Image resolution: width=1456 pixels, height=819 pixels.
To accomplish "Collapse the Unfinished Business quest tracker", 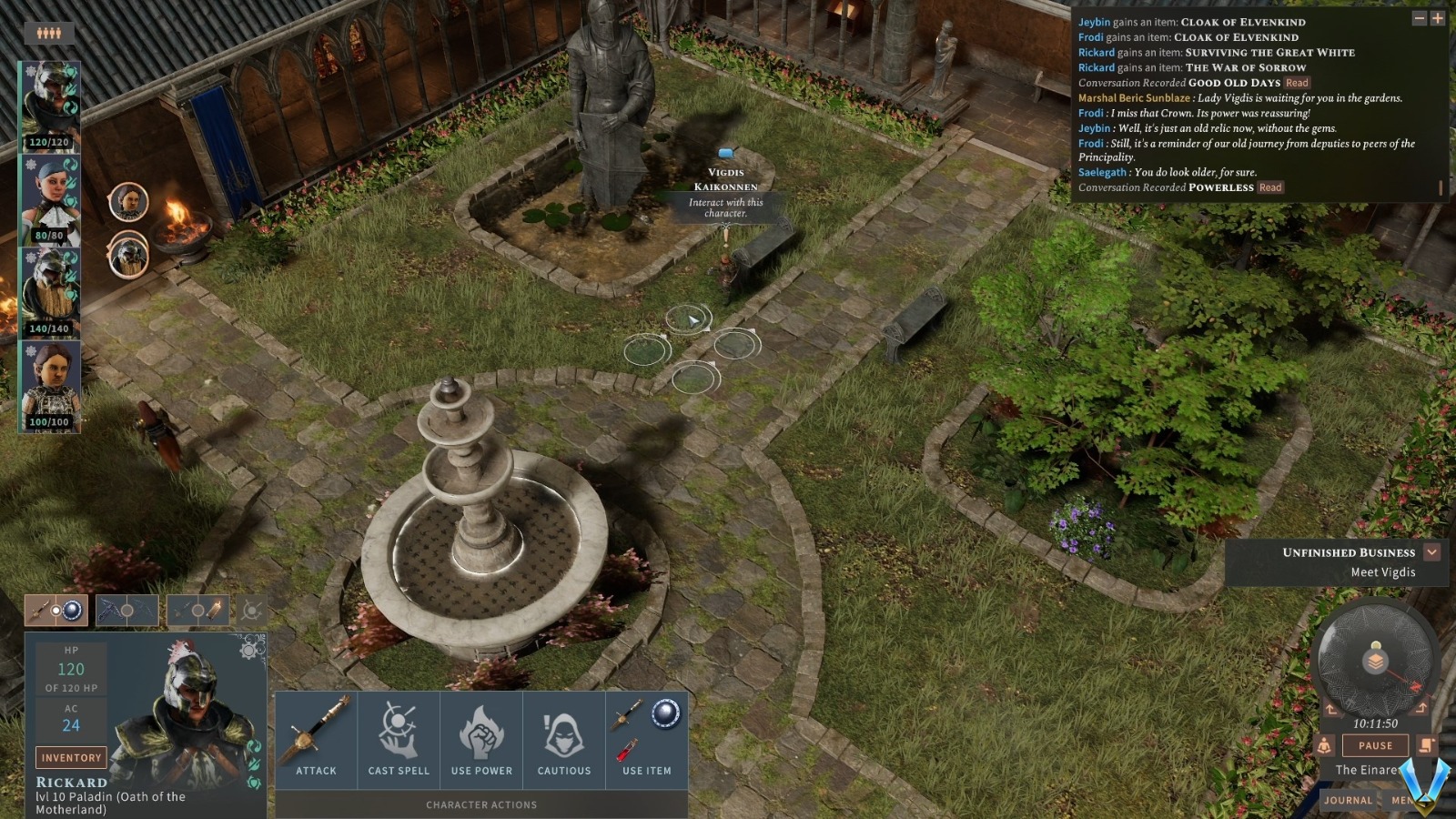I will [x=1432, y=552].
